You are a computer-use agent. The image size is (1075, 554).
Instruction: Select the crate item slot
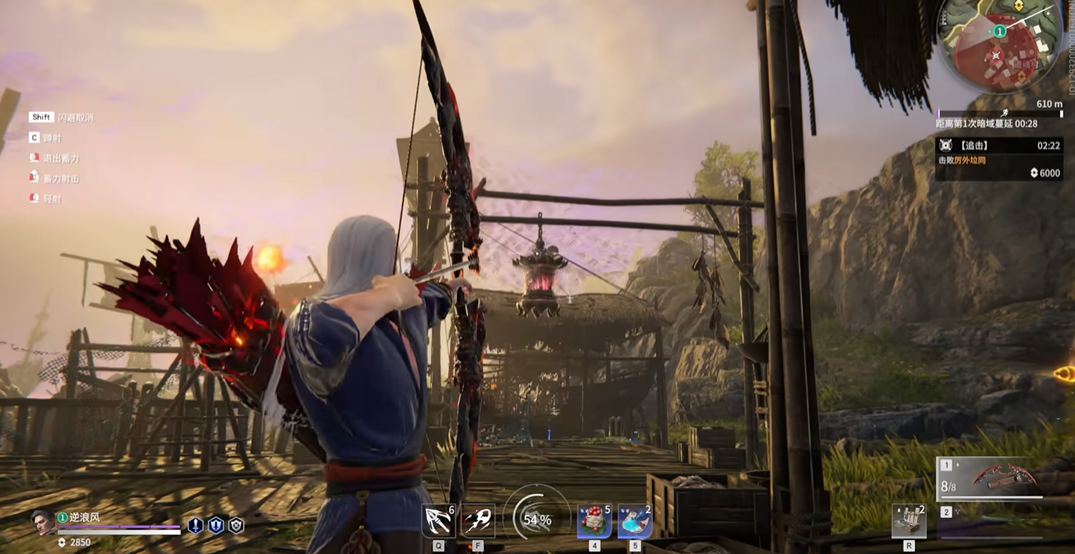[908, 521]
